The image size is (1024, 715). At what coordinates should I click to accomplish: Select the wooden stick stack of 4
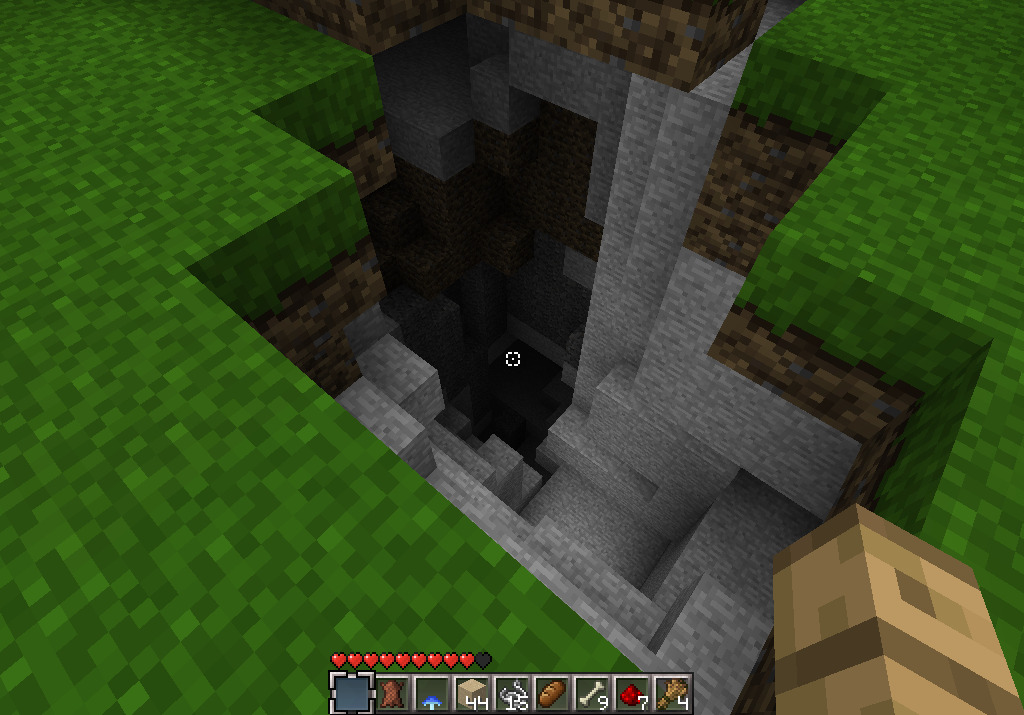(671, 693)
